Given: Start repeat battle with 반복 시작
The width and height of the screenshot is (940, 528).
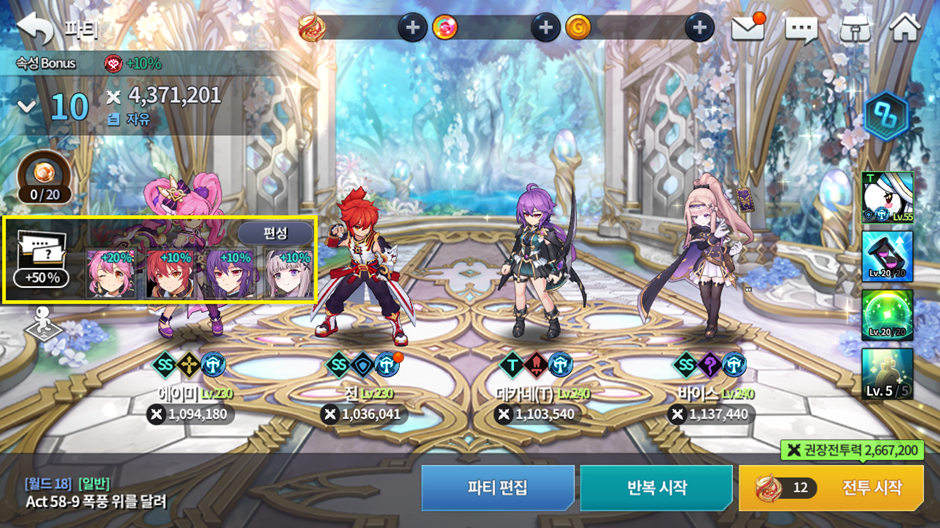Looking at the screenshot, I should 657,488.
